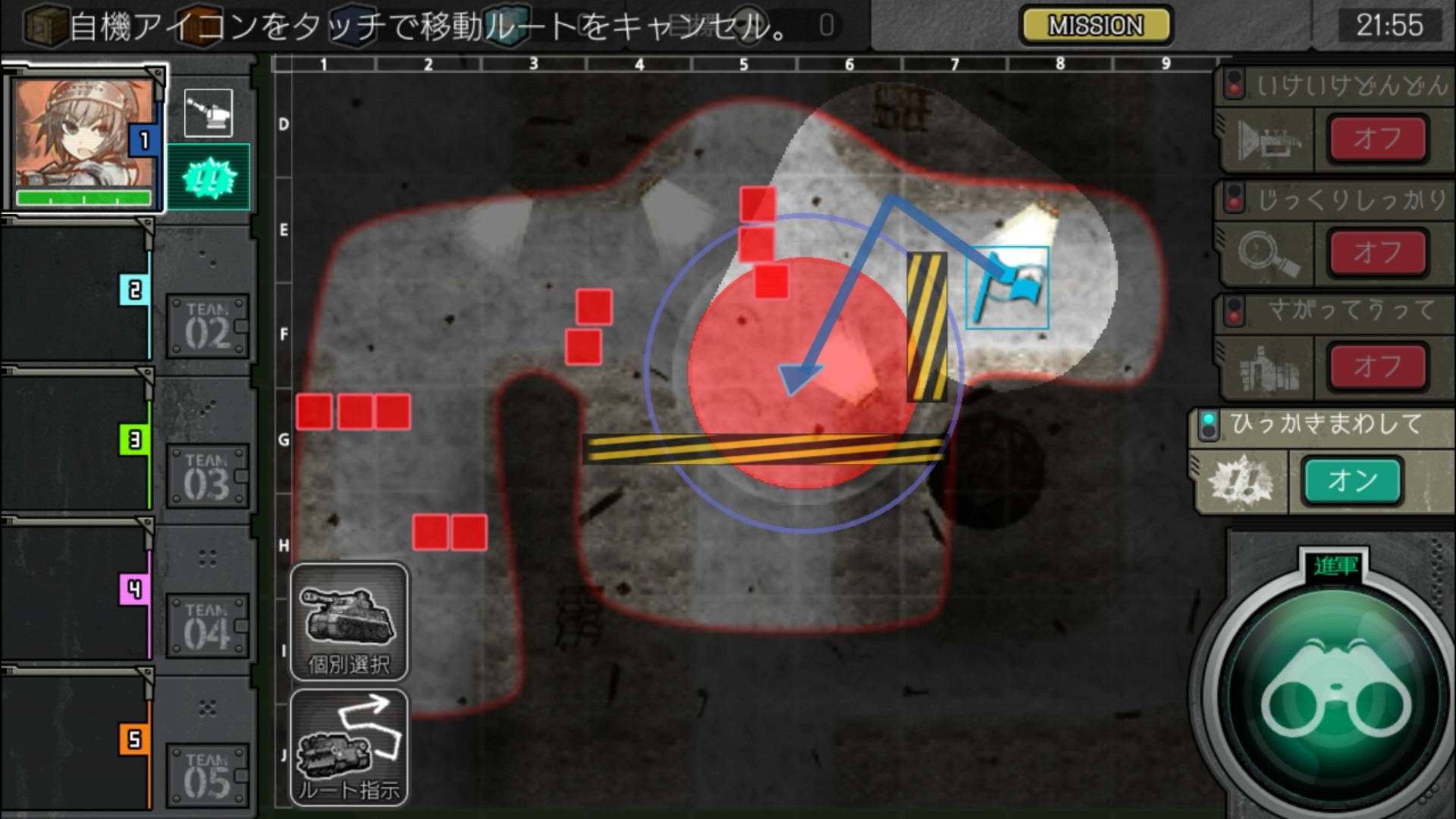This screenshot has height=819, width=1456.
Task: Toggle the じっくりしっかり order switch
Action: tap(1376, 252)
